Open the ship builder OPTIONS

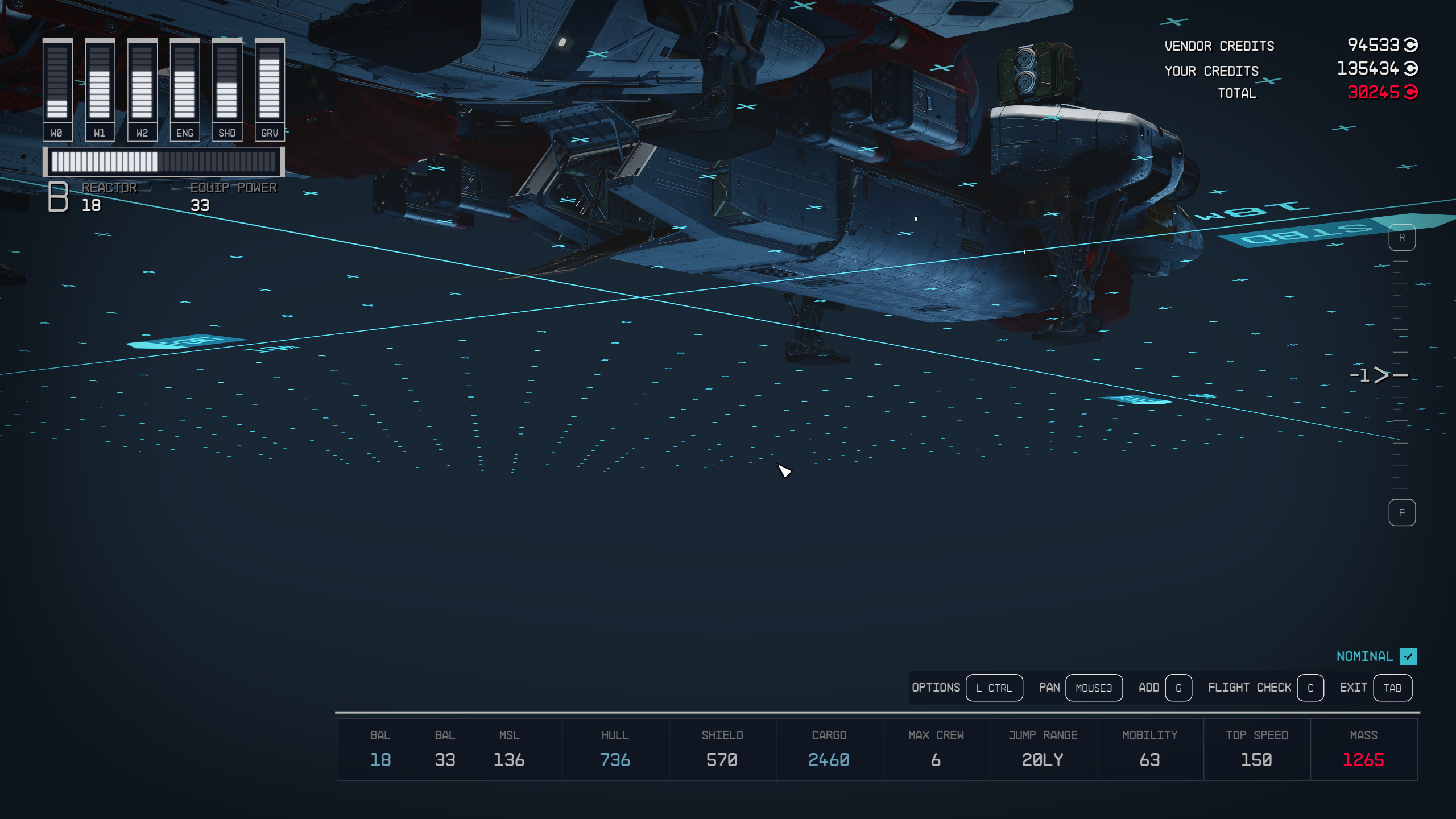(994, 688)
